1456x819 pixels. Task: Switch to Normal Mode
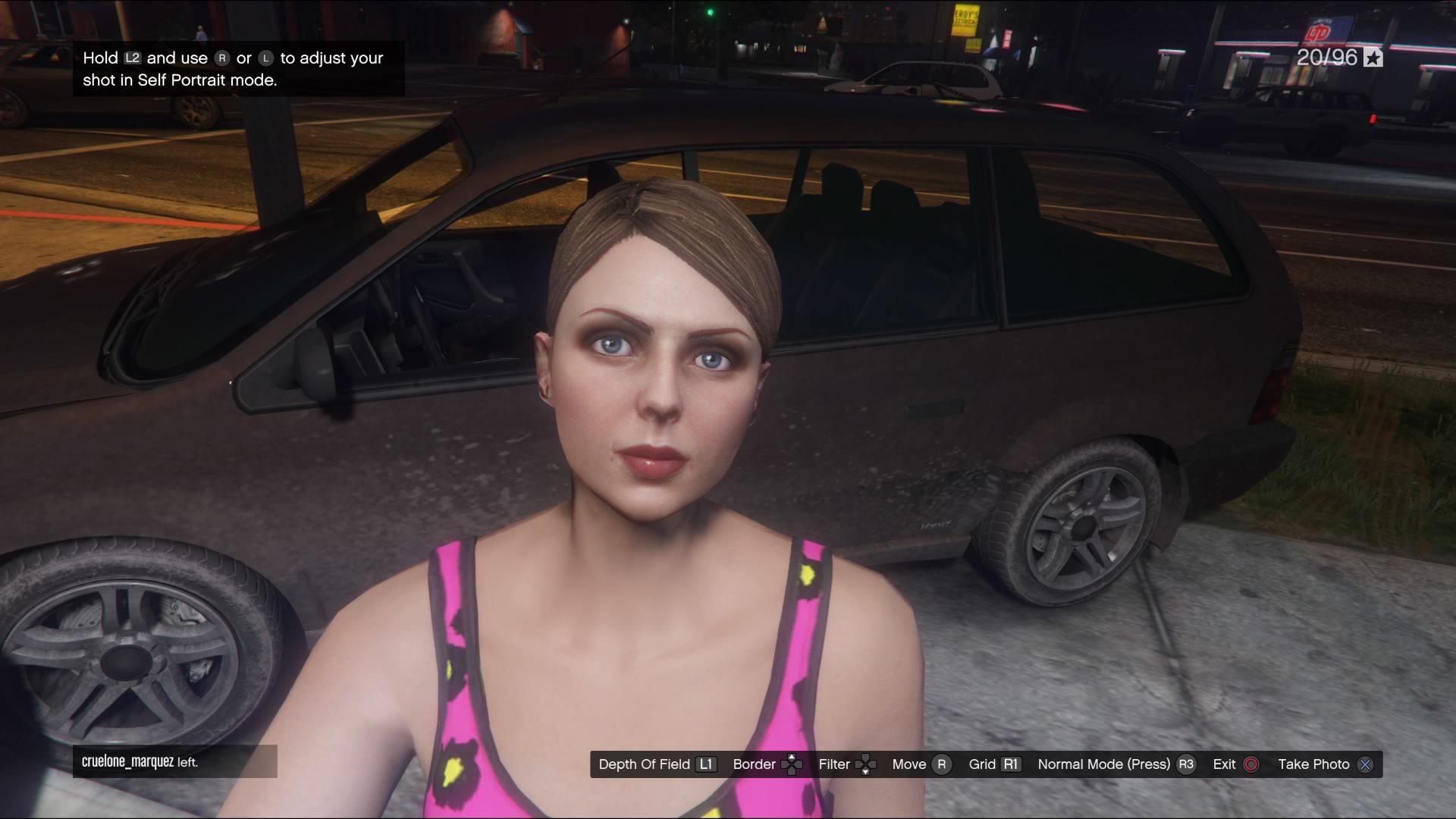(x=1105, y=764)
